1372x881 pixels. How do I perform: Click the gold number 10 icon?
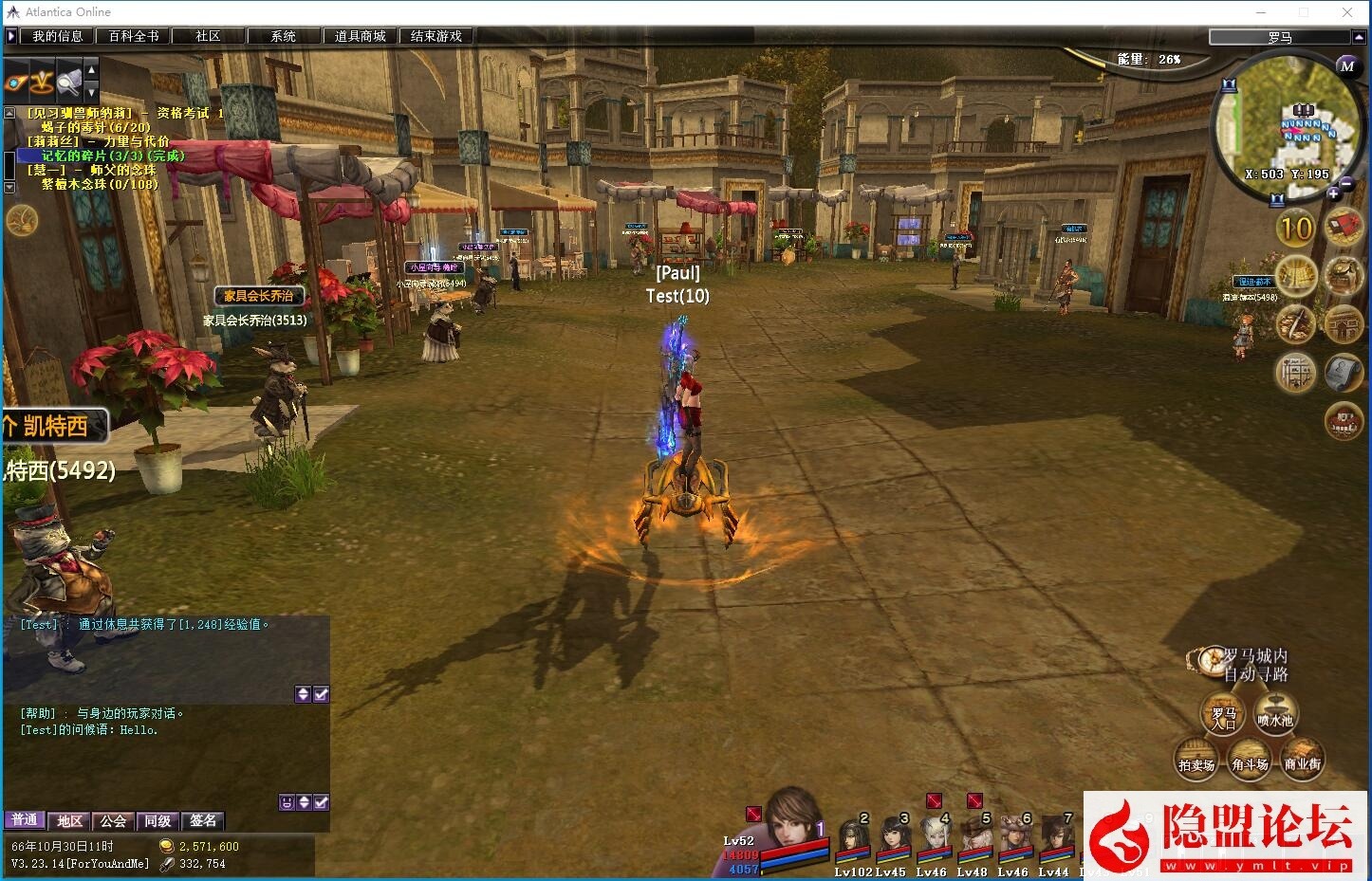[1295, 229]
